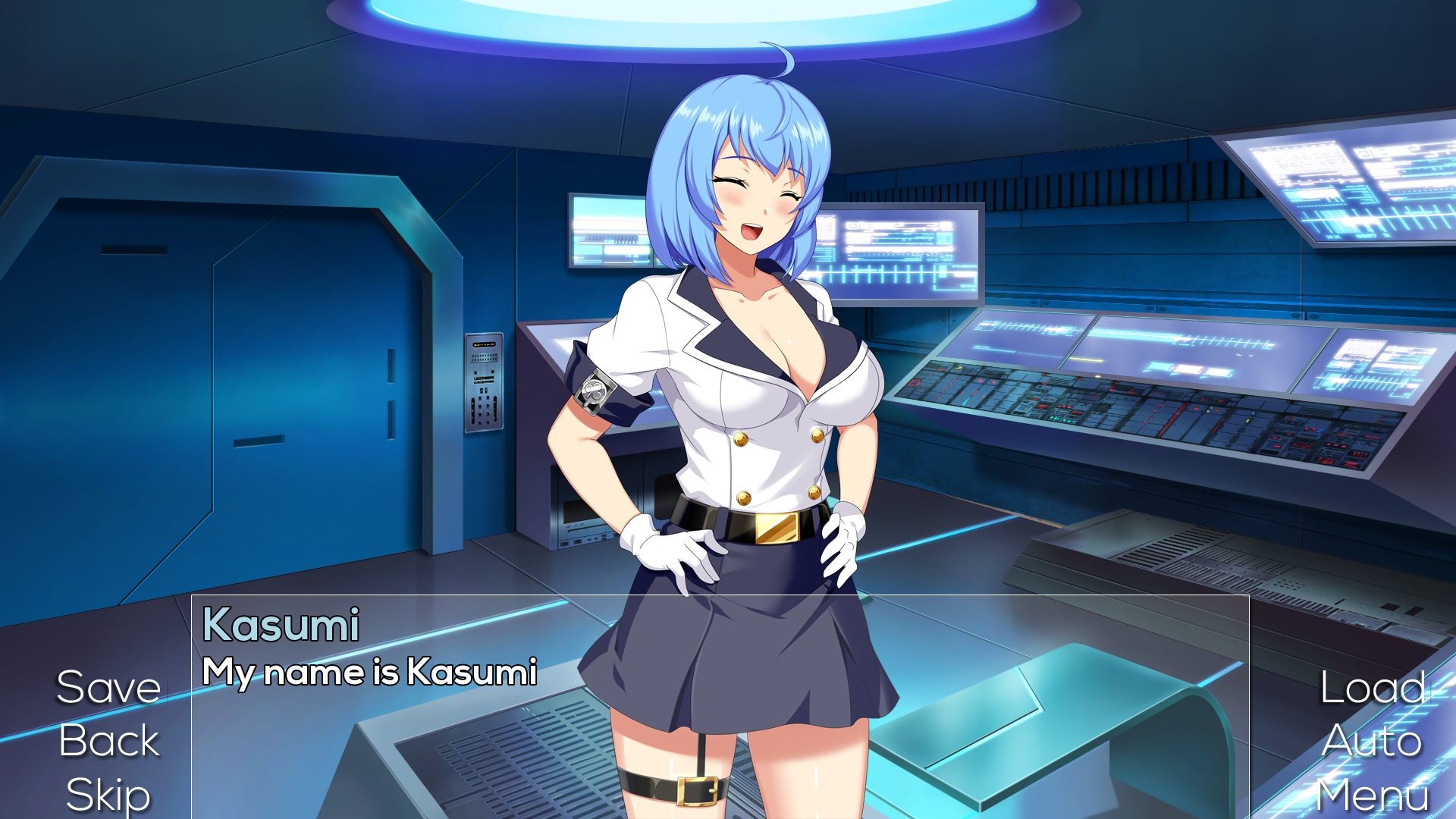Click the Save option
This screenshot has height=819, width=1456.
click(x=109, y=687)
